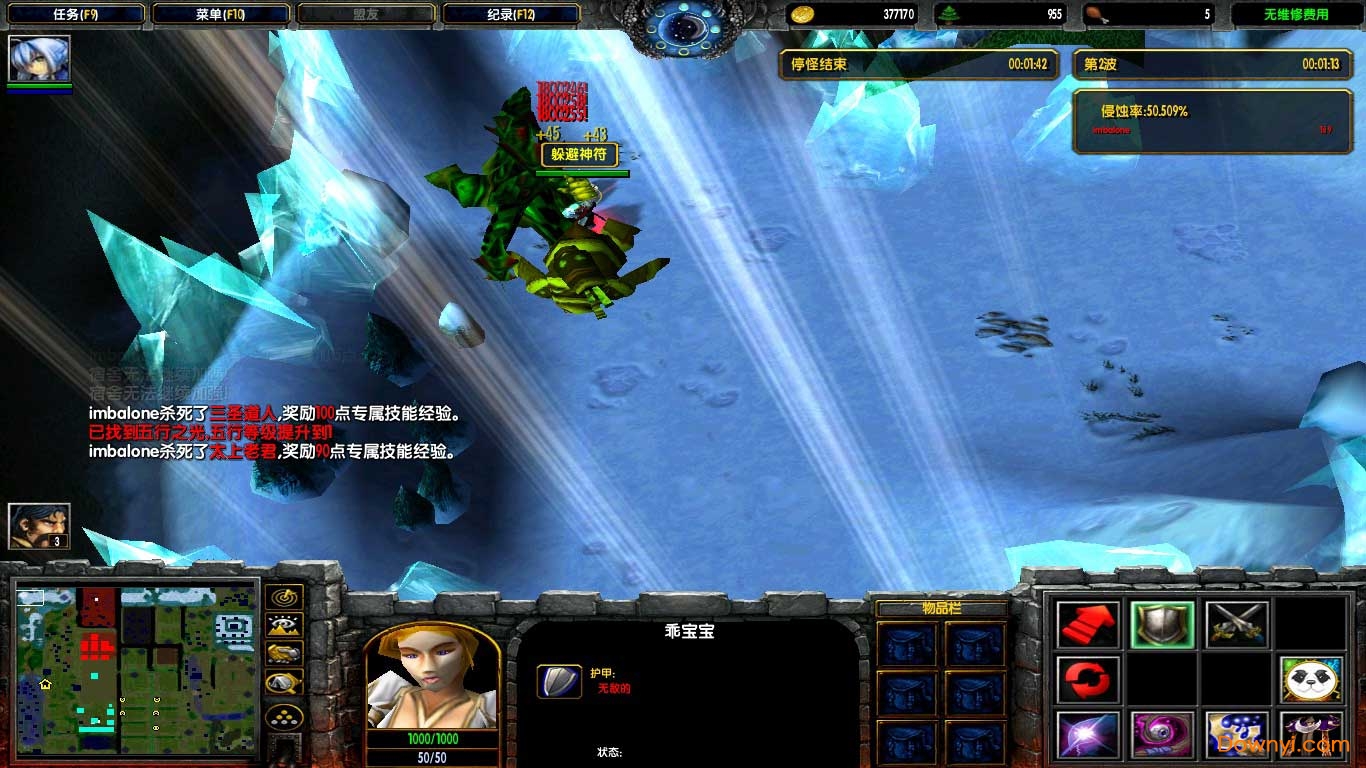Use the panda face ability
Screen dimensions: 1366x768
(1311, 680)
